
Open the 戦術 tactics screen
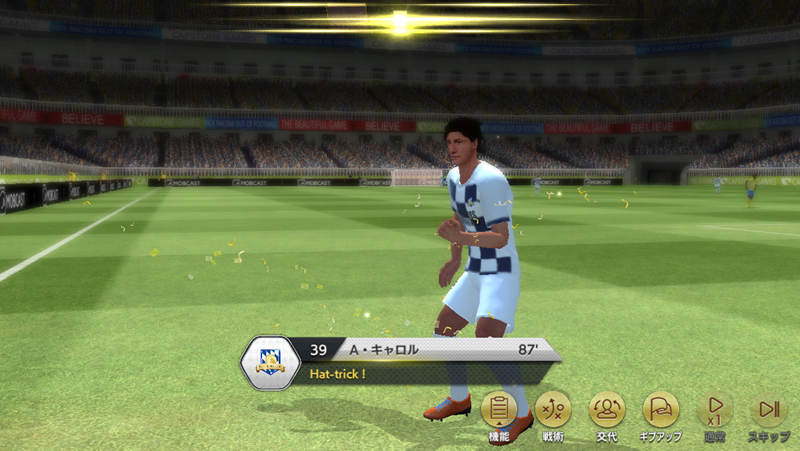point(553,410)
